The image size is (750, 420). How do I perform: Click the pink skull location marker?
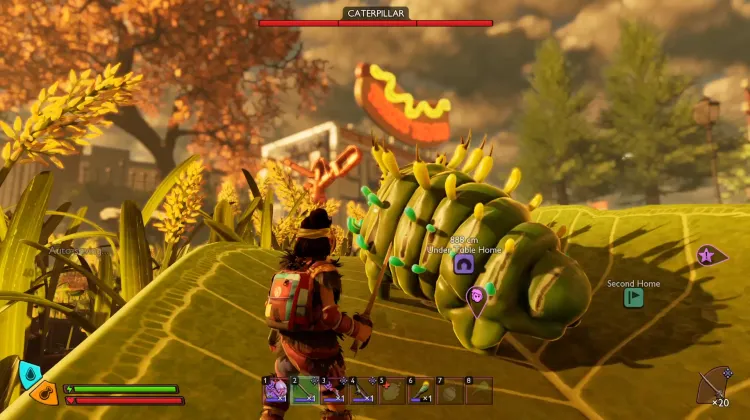click(476, 296)
